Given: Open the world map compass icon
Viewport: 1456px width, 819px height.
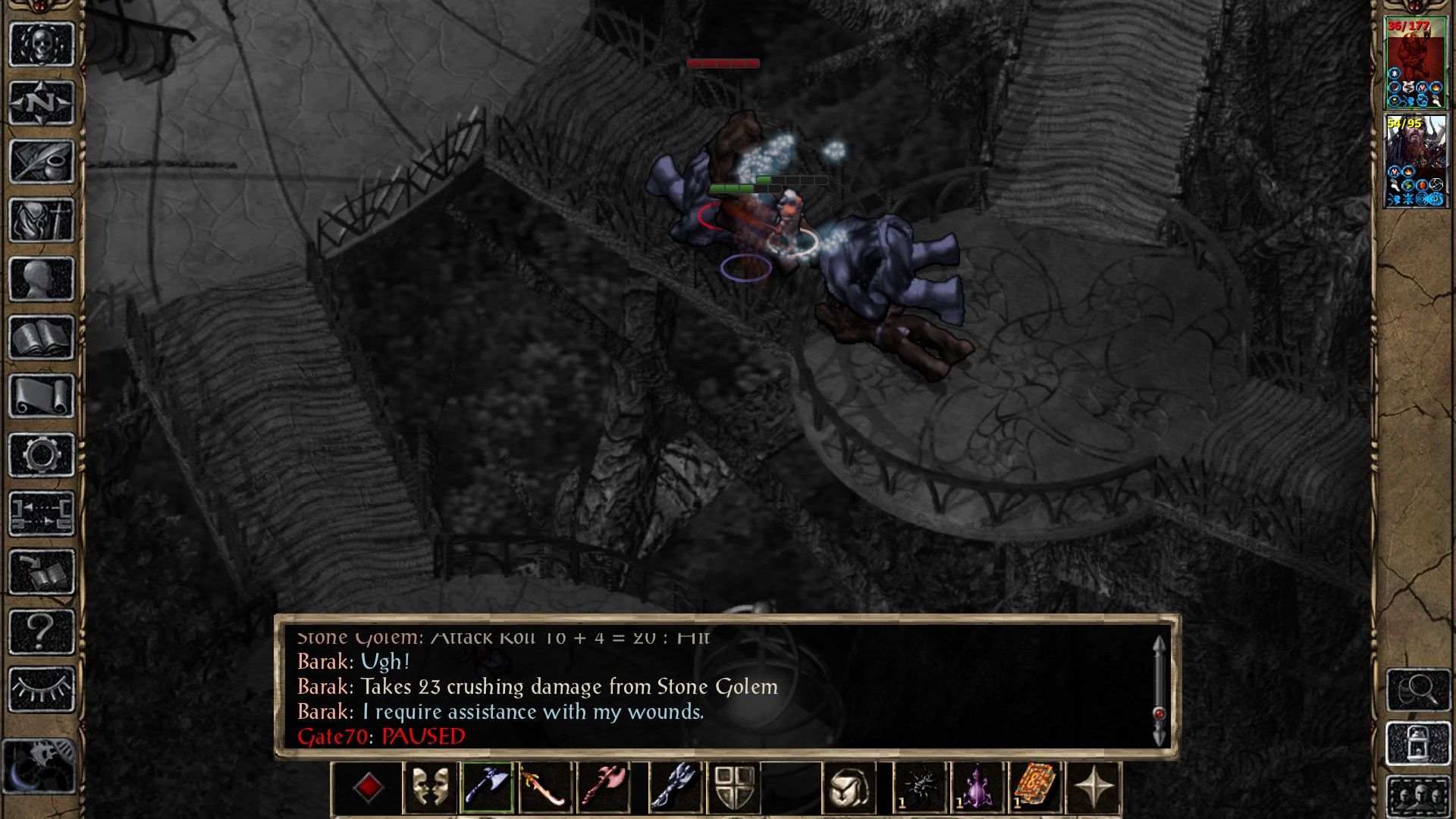Looking at the screenshot, I should coord(42,100).
